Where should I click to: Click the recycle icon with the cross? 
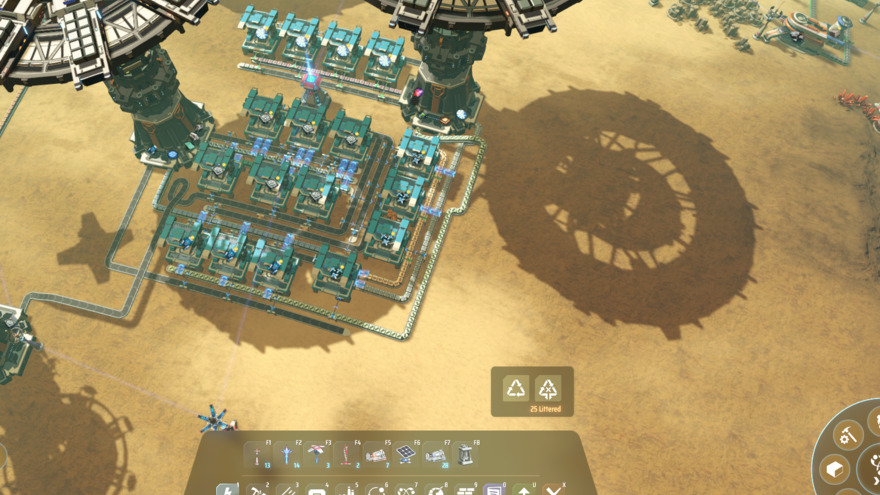(x=548, y=388)
